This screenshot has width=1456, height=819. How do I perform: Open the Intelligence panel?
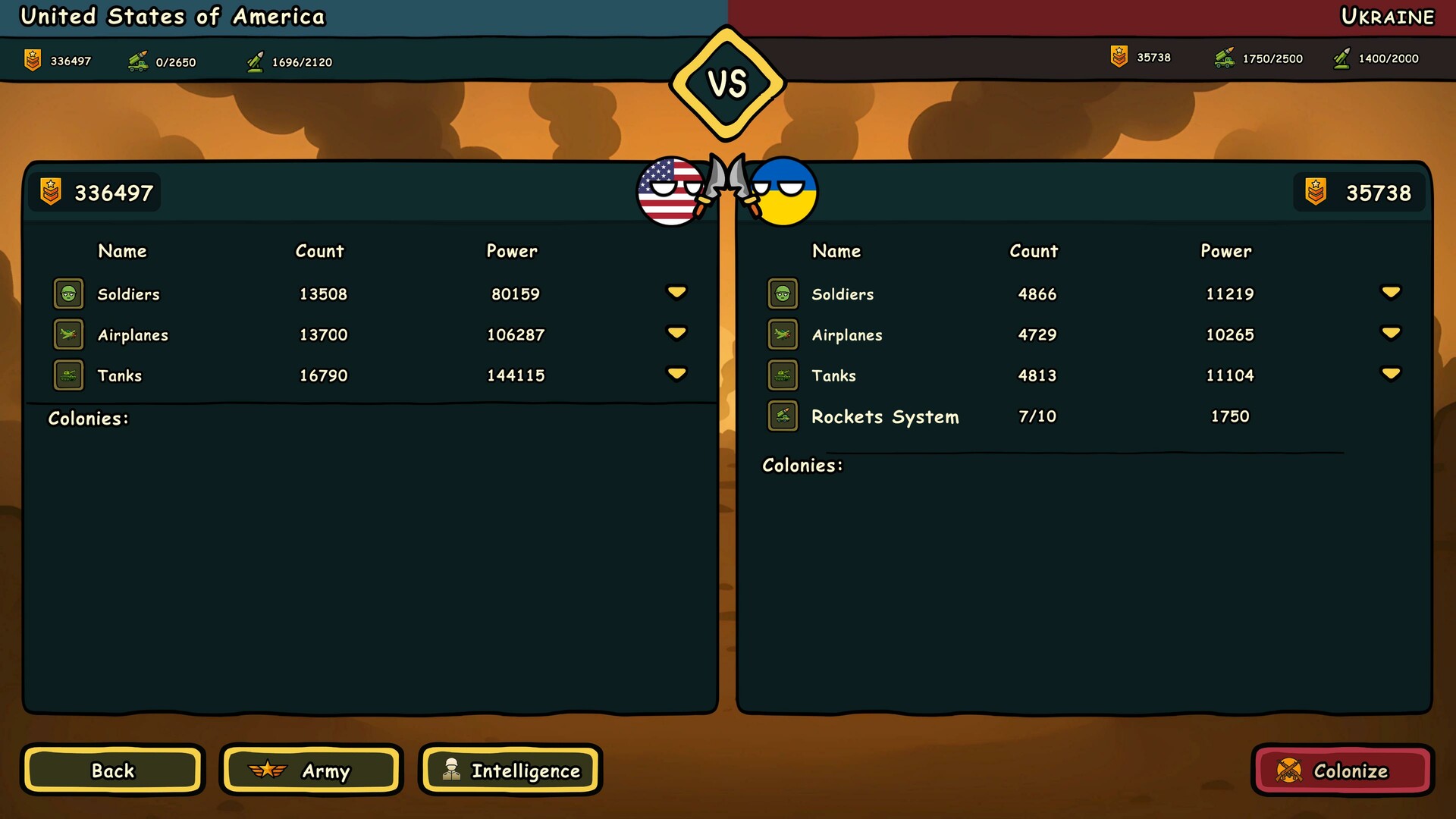[510, 770]
